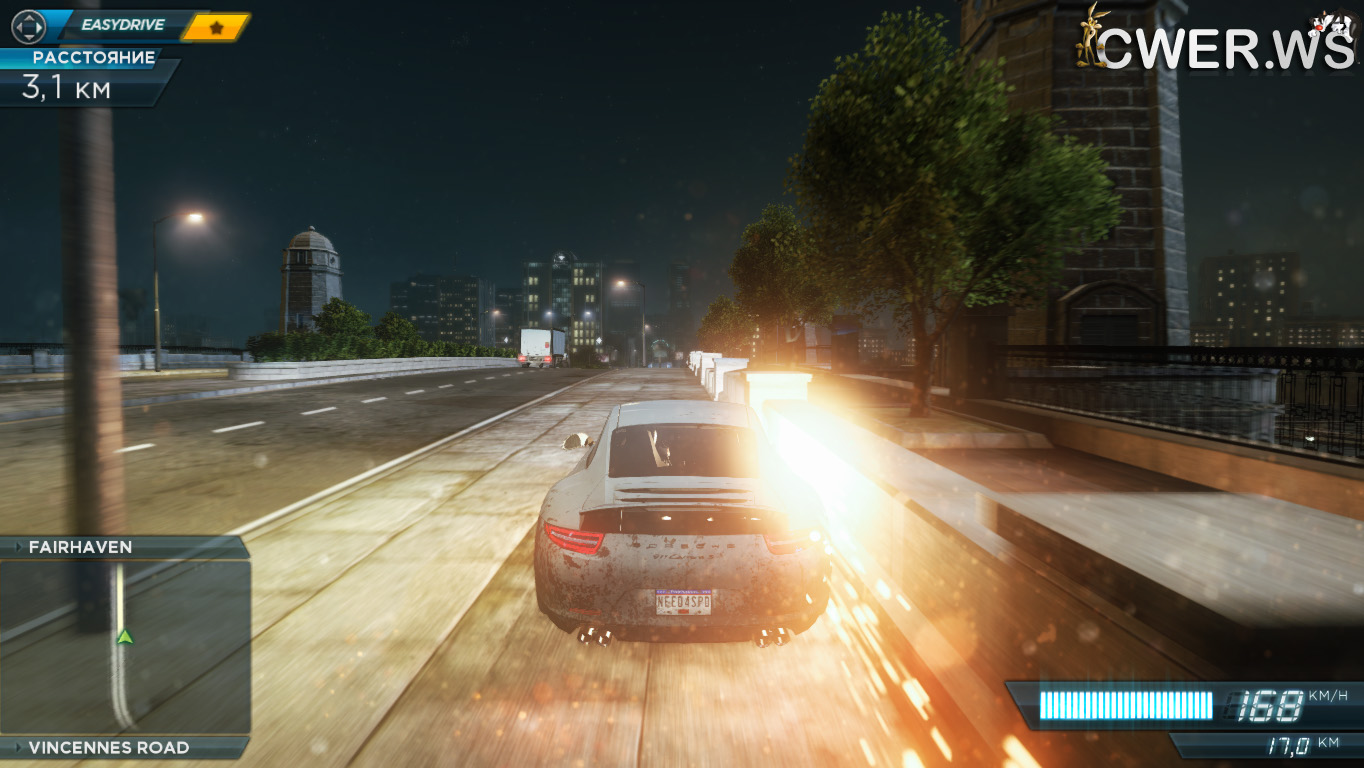The image size is (1364, 768).
Task: Open the EasyDrive menu
Action: pos(122,25)
